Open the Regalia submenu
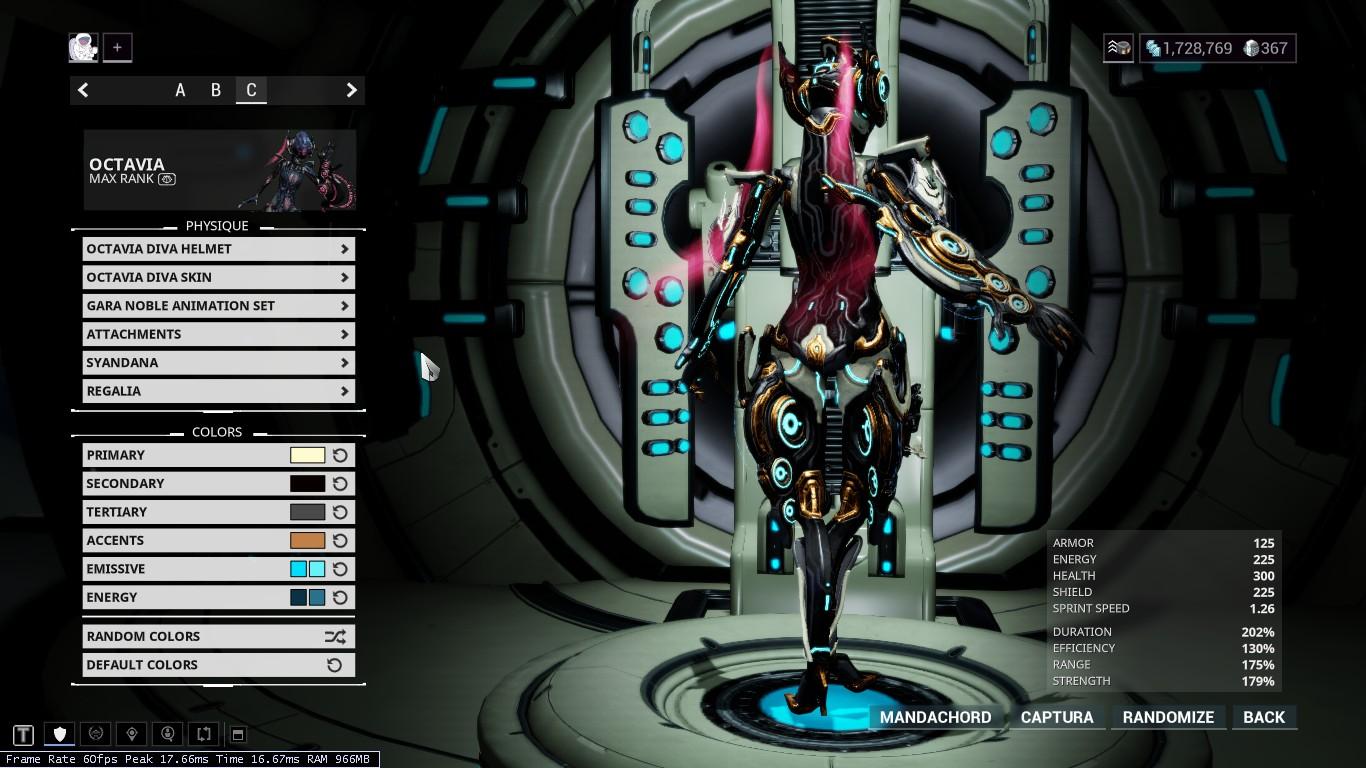Viewport: 1366px width, 768px height. pos(218,391)
